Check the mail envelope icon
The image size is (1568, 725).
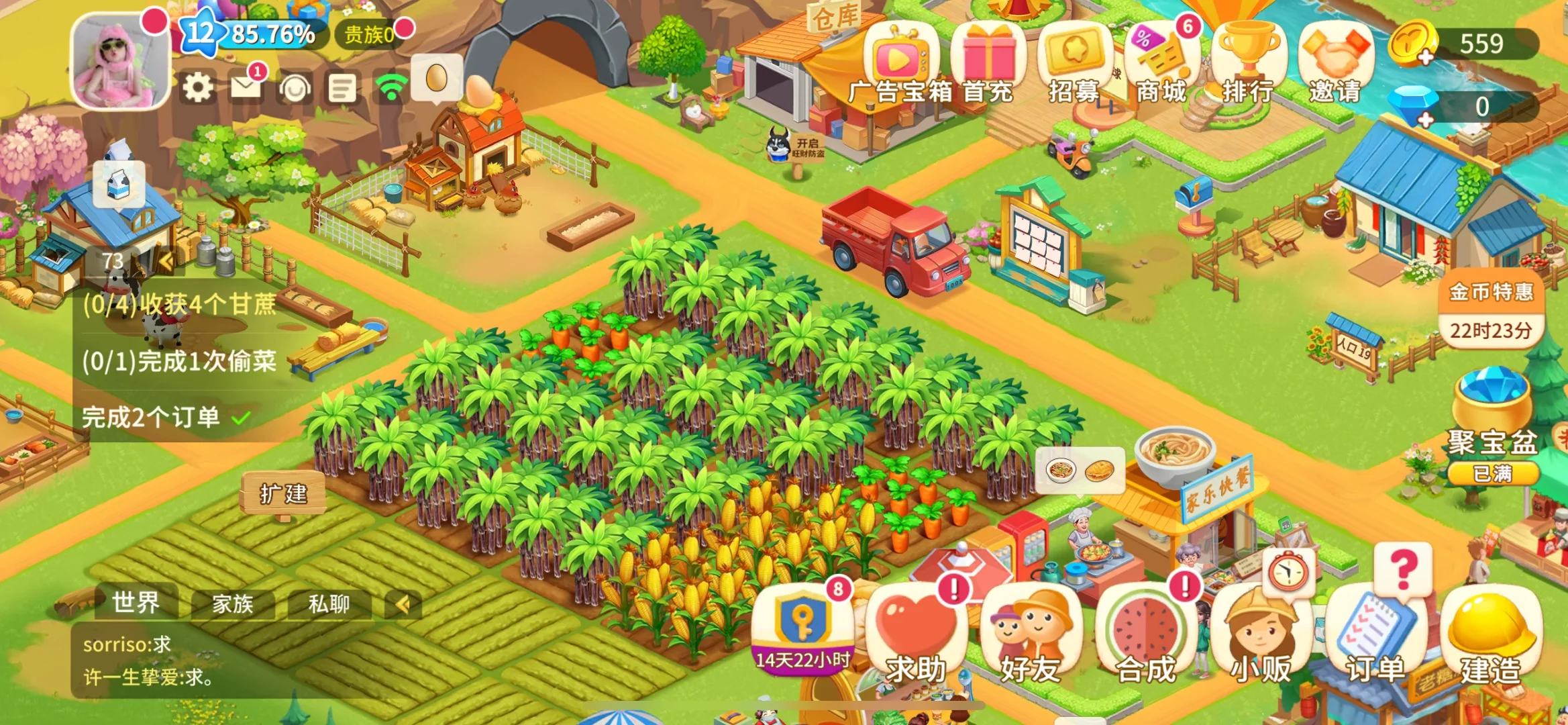(x=246, y=87)
